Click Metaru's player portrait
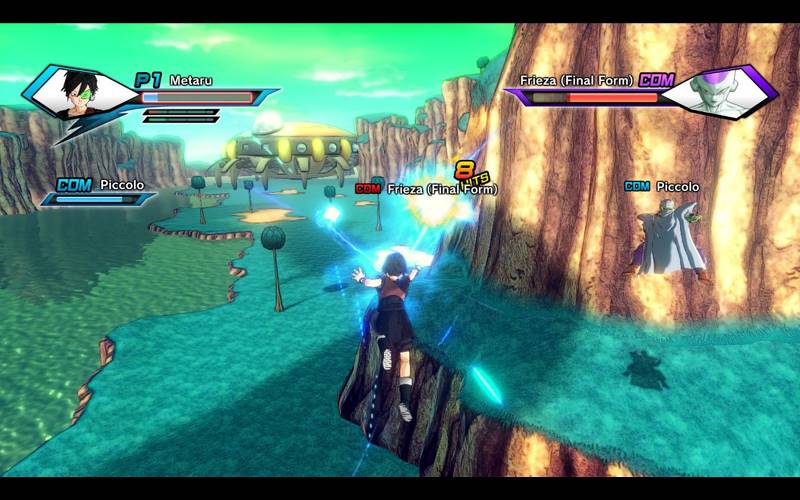The width and height of the screenshot is (800, 500). 79,92
